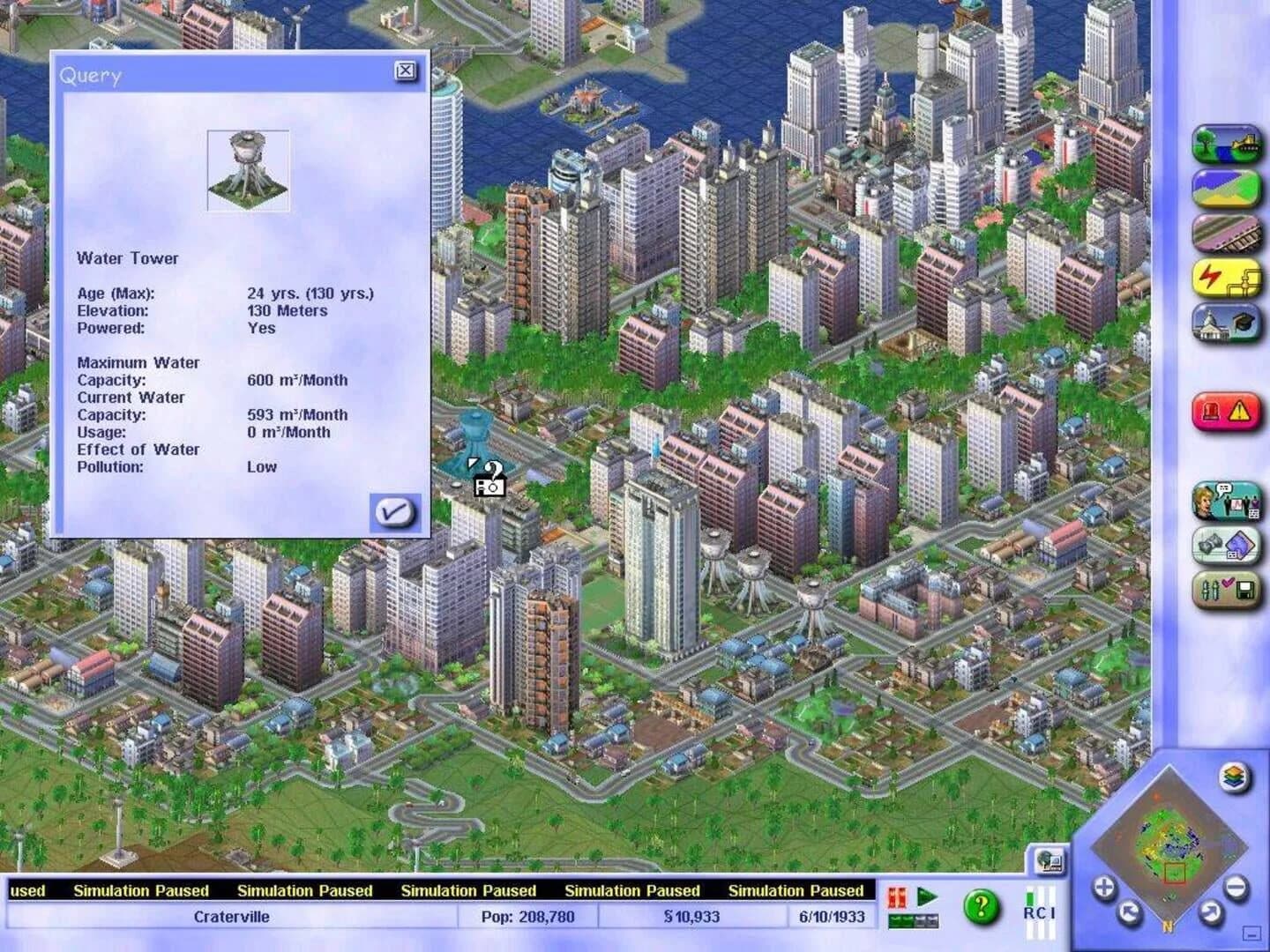Check the RCI demand indicator
The width and height of the screenshot is (1270, 952).
pos(1040,913)
